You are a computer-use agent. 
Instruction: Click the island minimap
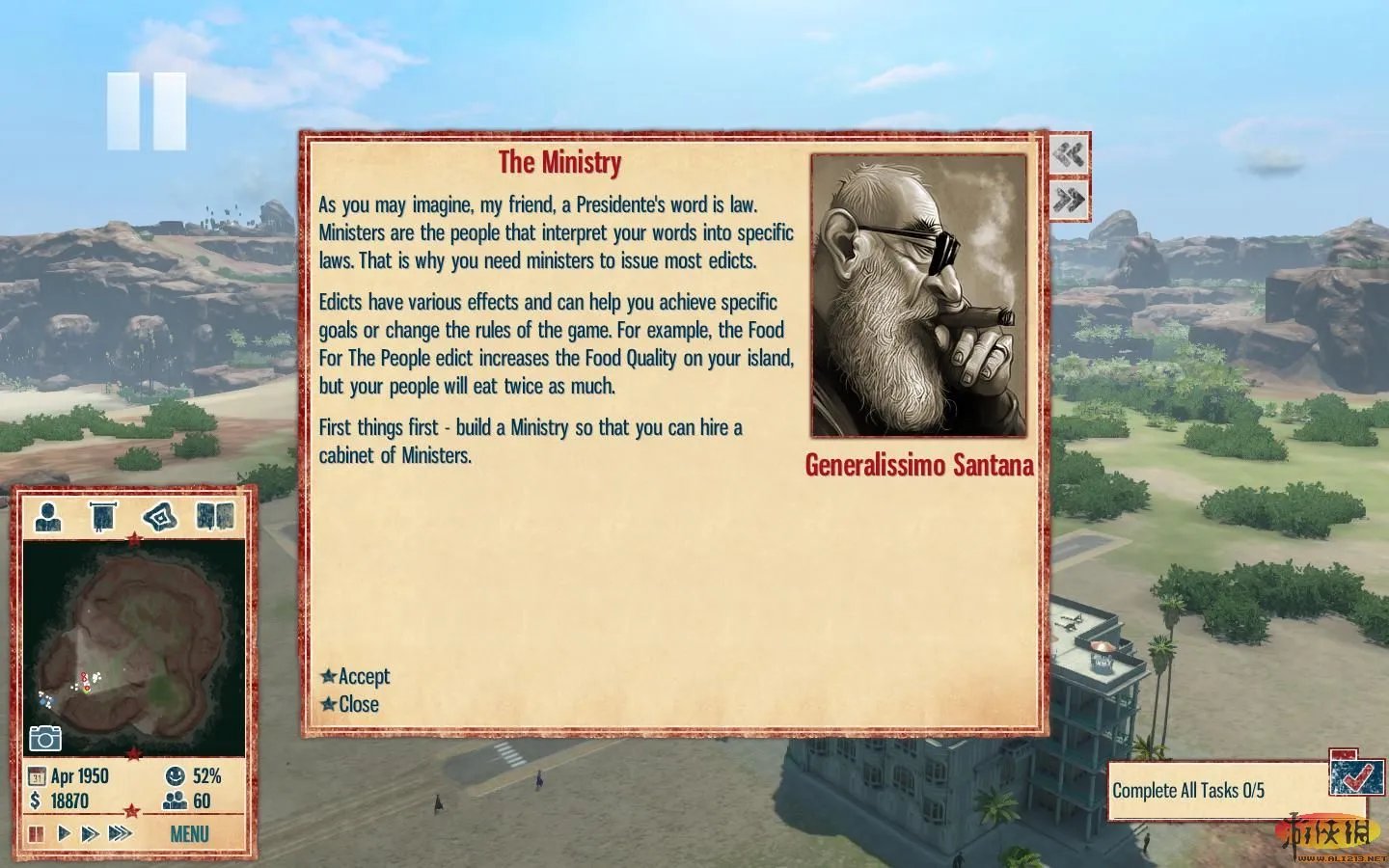coord(133,646)
